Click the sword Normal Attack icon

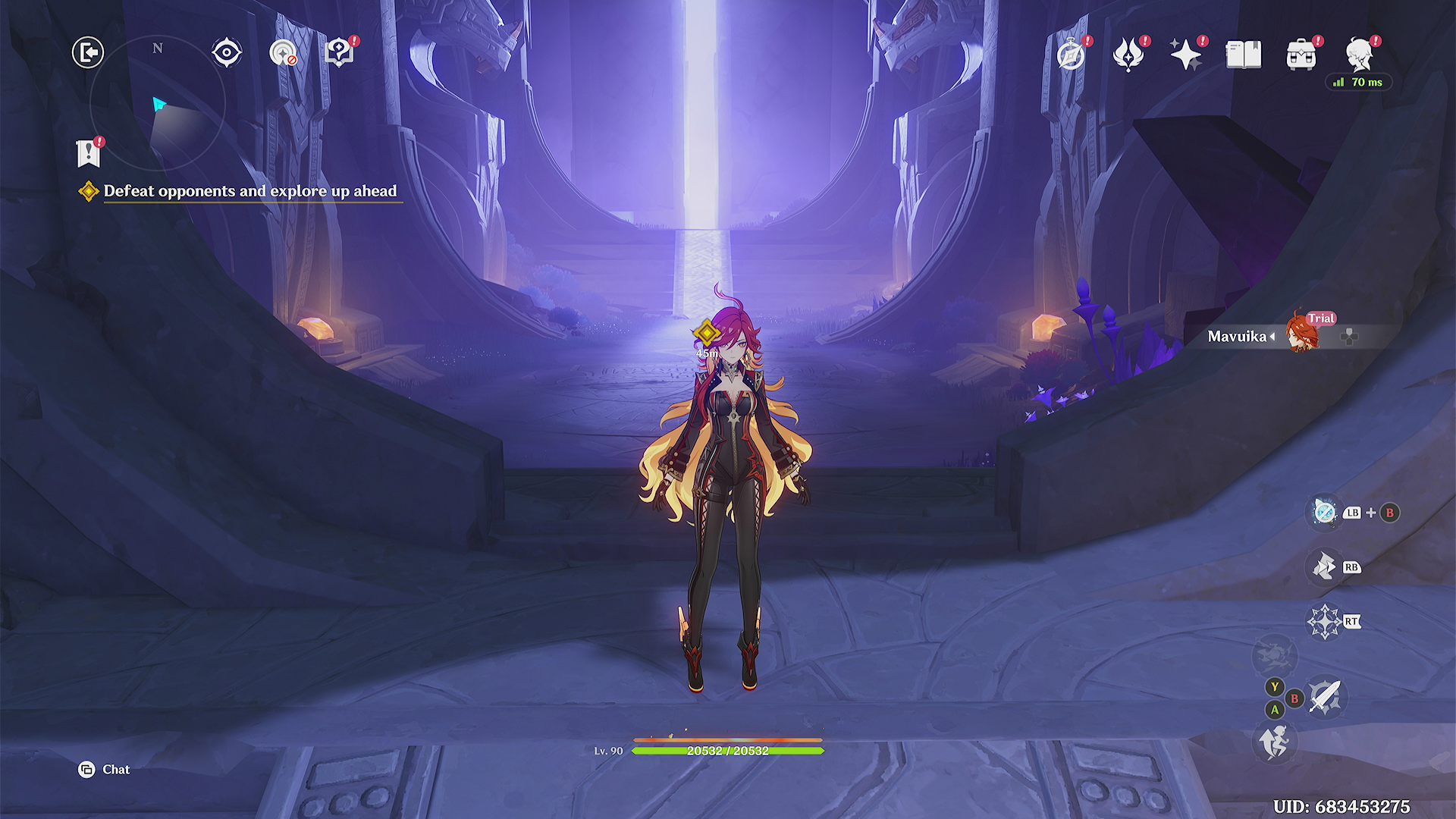tap(1326, 697)
